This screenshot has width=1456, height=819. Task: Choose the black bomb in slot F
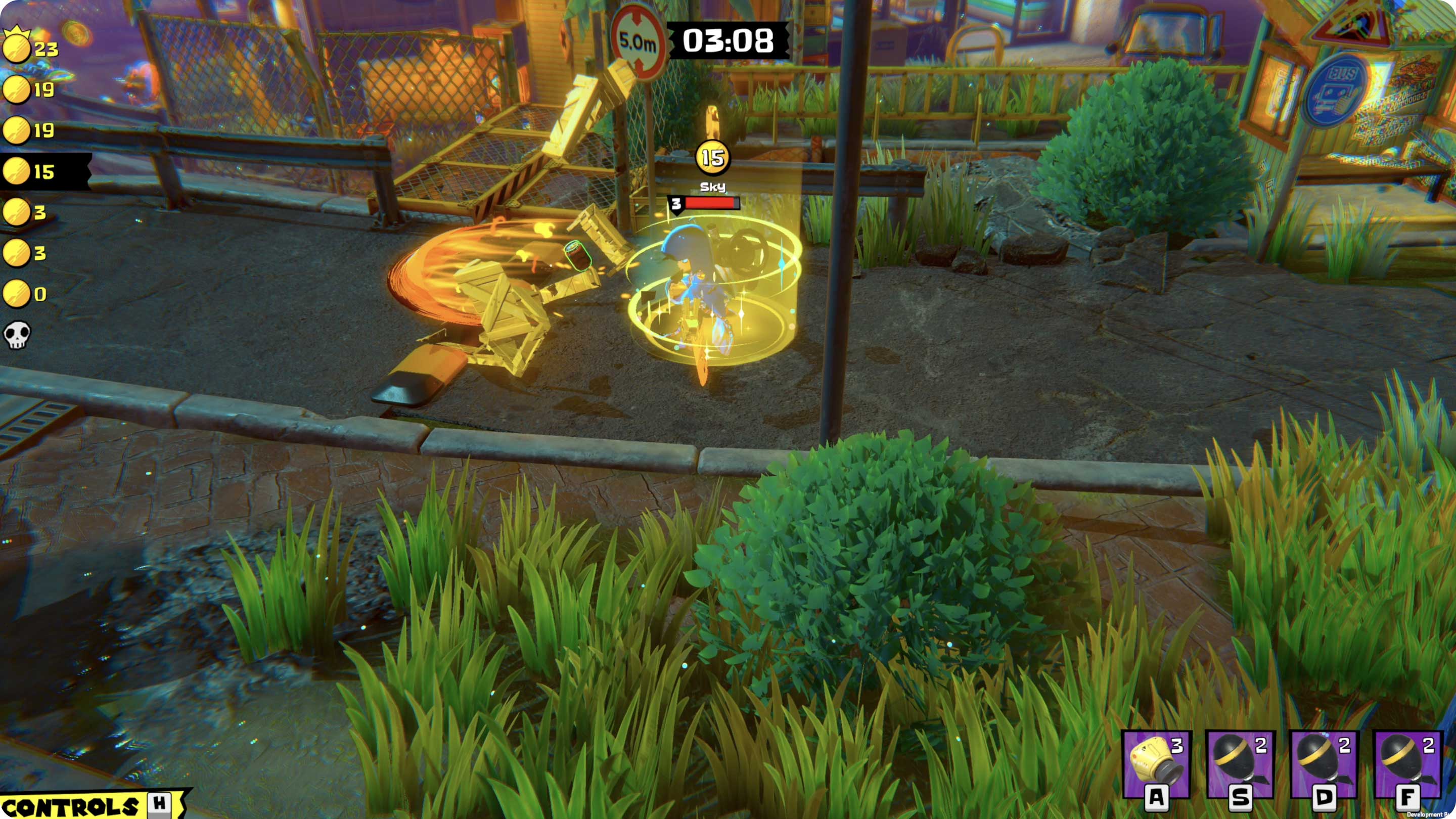(x=1407, y=764)
